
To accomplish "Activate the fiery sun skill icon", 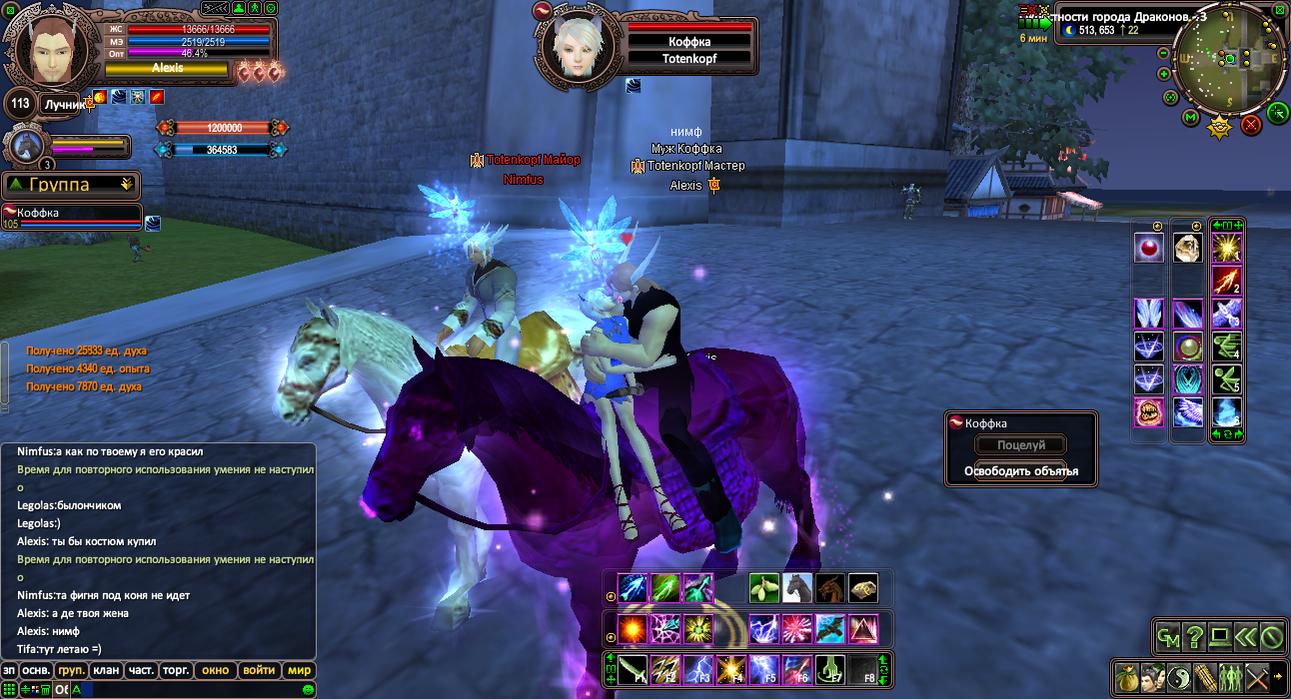I will [632, 628].
